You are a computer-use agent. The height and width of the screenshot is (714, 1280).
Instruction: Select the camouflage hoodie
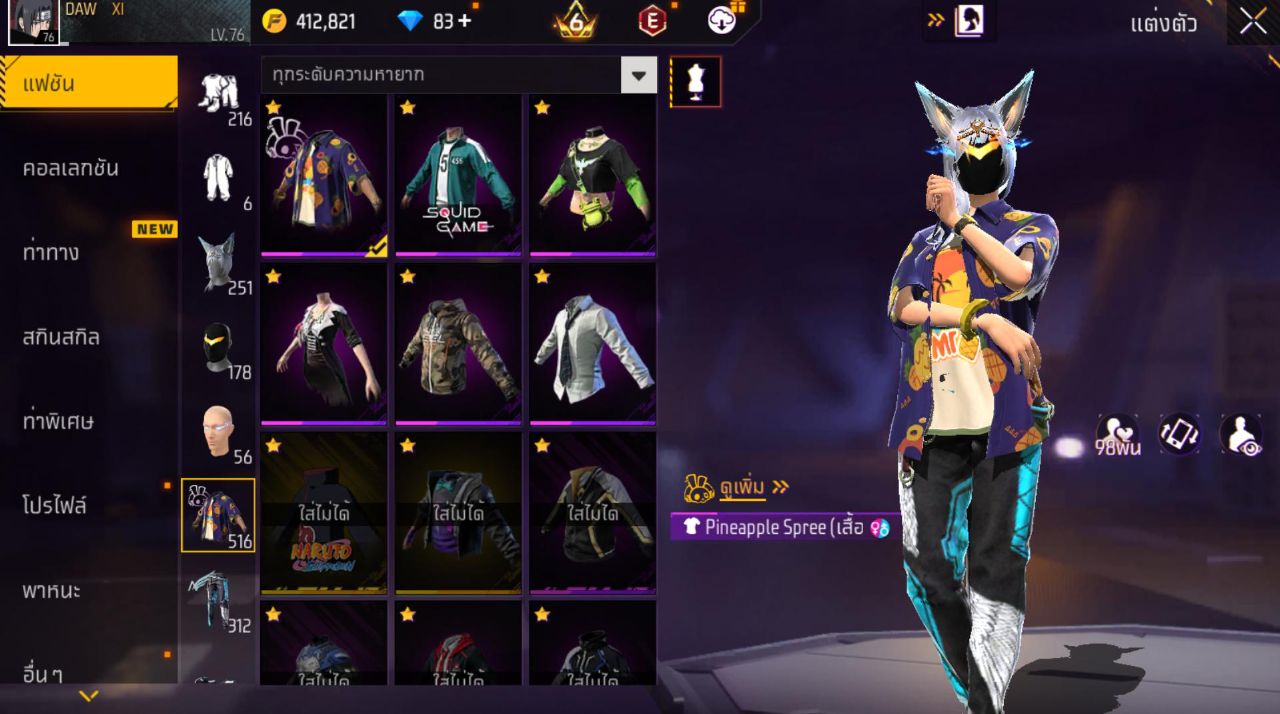click(458, 345)
